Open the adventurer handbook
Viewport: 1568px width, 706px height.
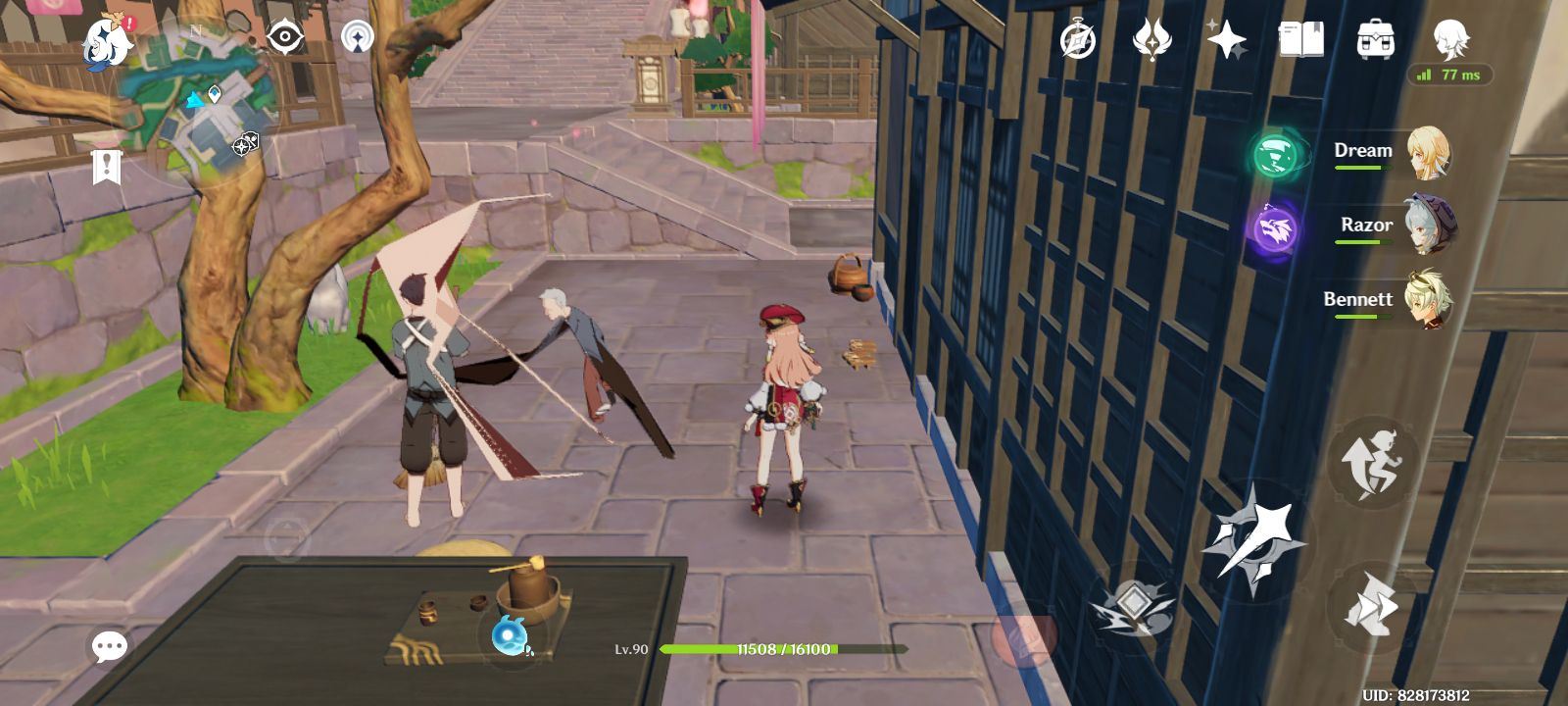click(1300, 40)
